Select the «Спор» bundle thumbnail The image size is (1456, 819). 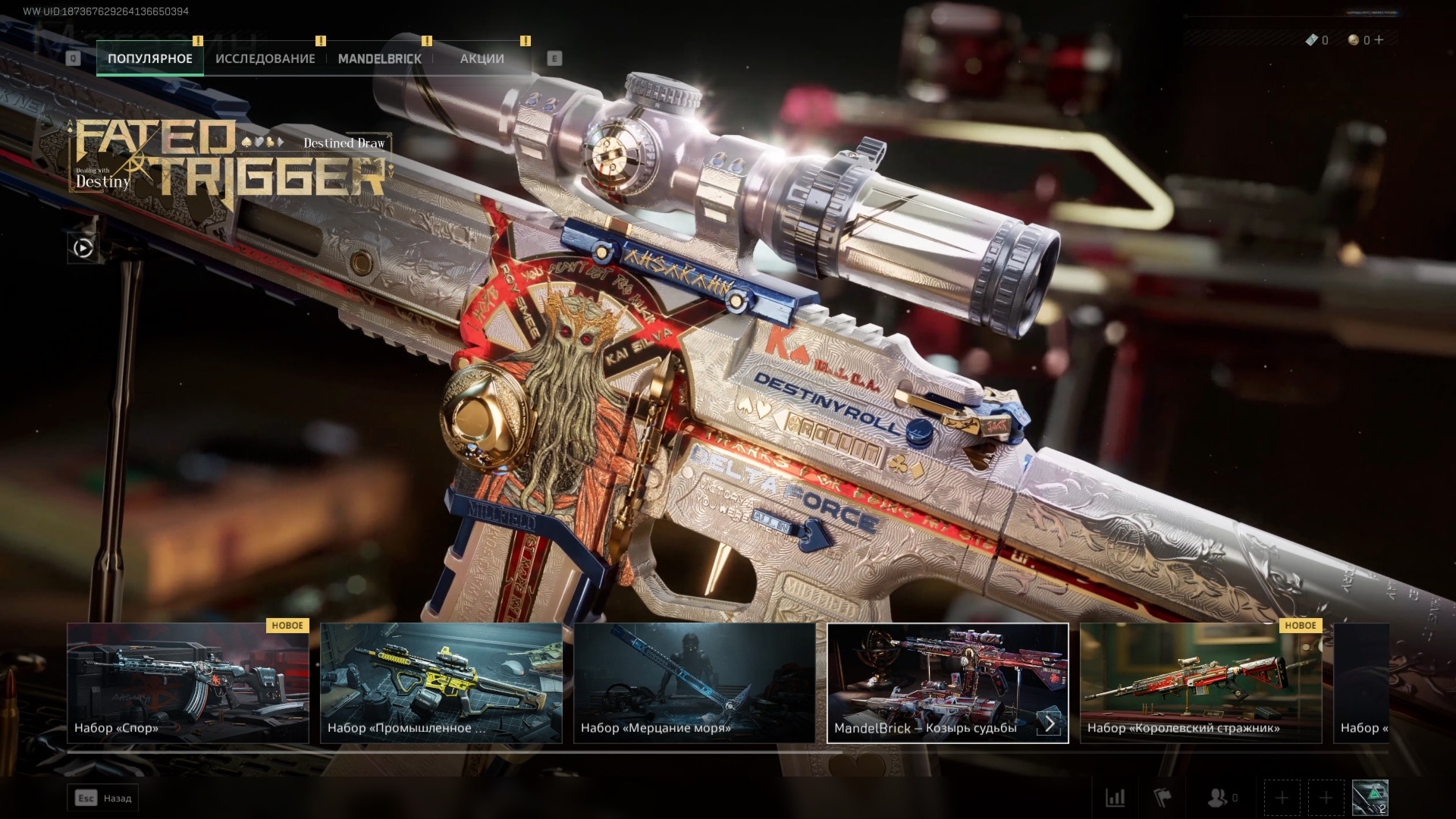click(188, 682)
